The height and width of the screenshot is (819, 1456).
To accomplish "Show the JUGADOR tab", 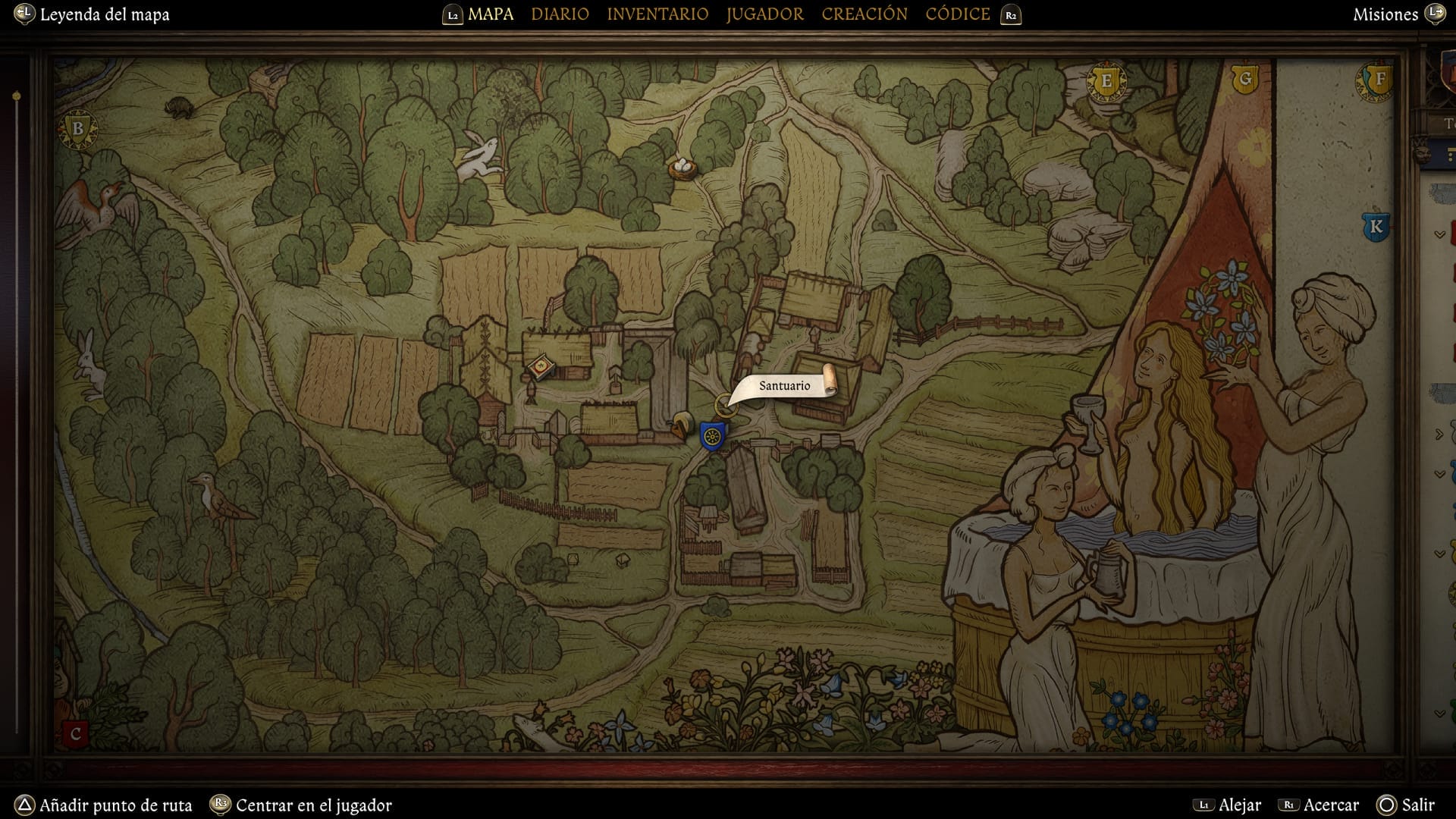I will (764, 14).
